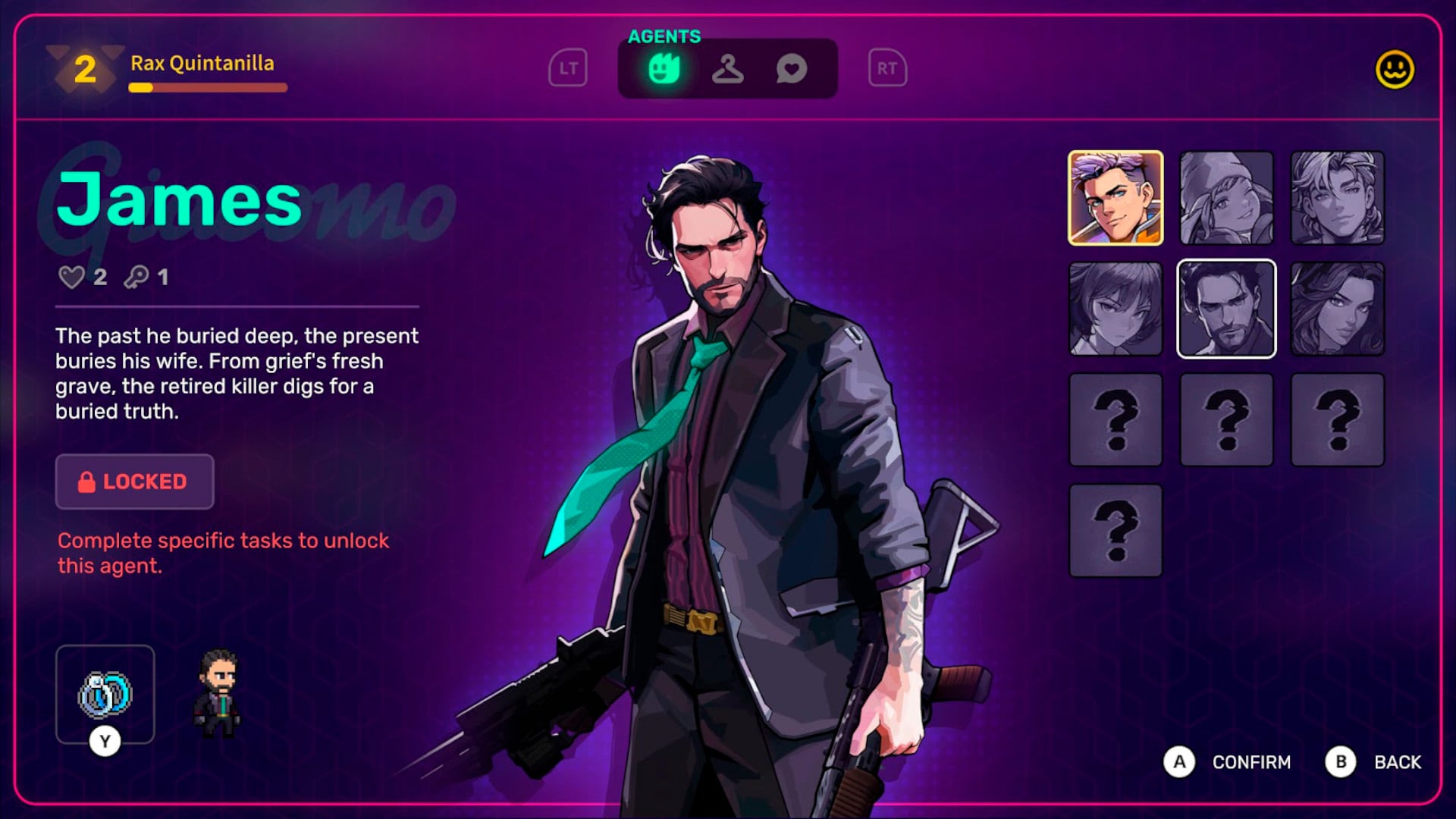1456x819 pixels.
Task: Open the heart speech bubble tab
Action: coord(791,69)
